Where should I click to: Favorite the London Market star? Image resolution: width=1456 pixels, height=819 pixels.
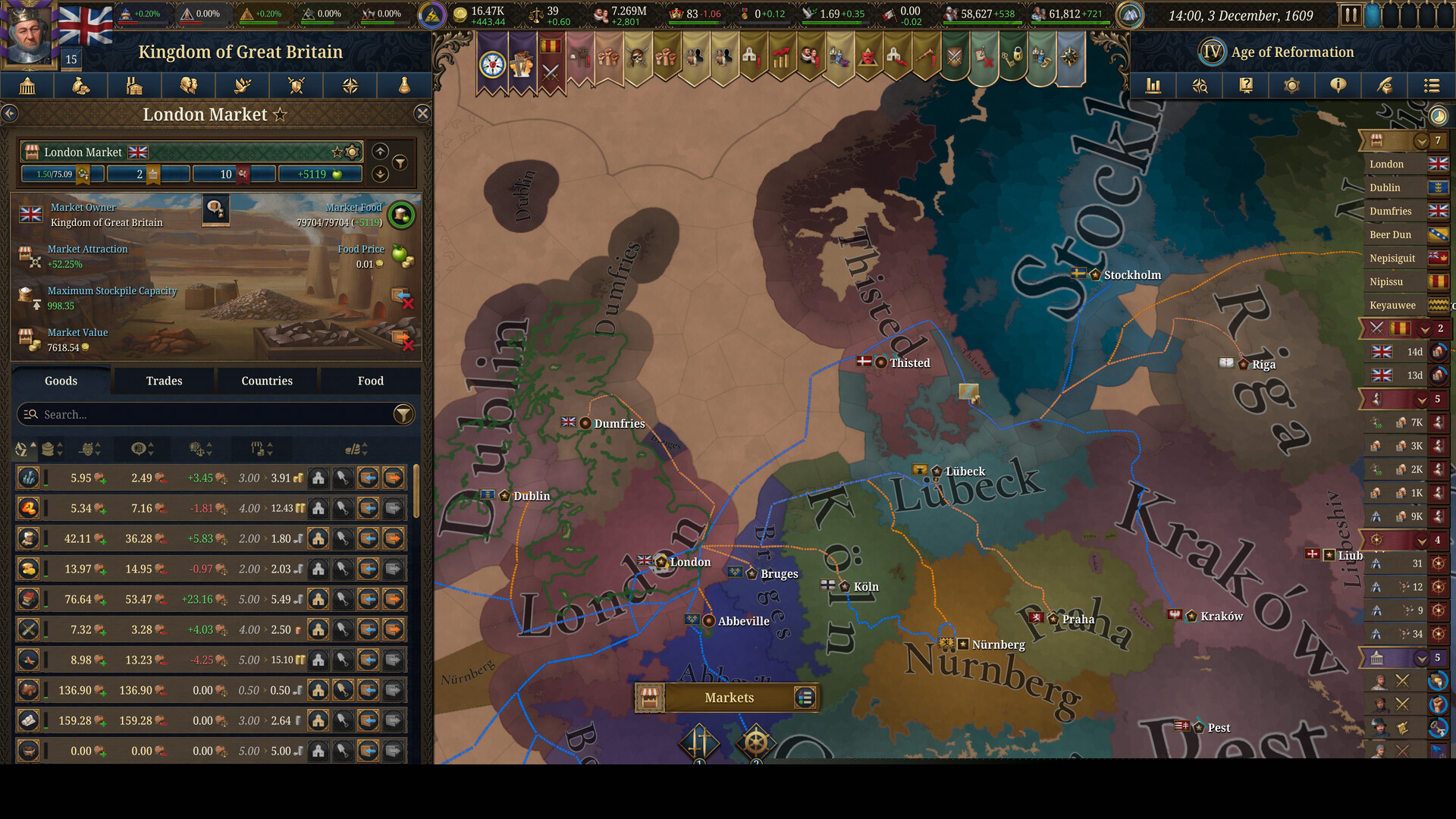click(x=280, y=115)
